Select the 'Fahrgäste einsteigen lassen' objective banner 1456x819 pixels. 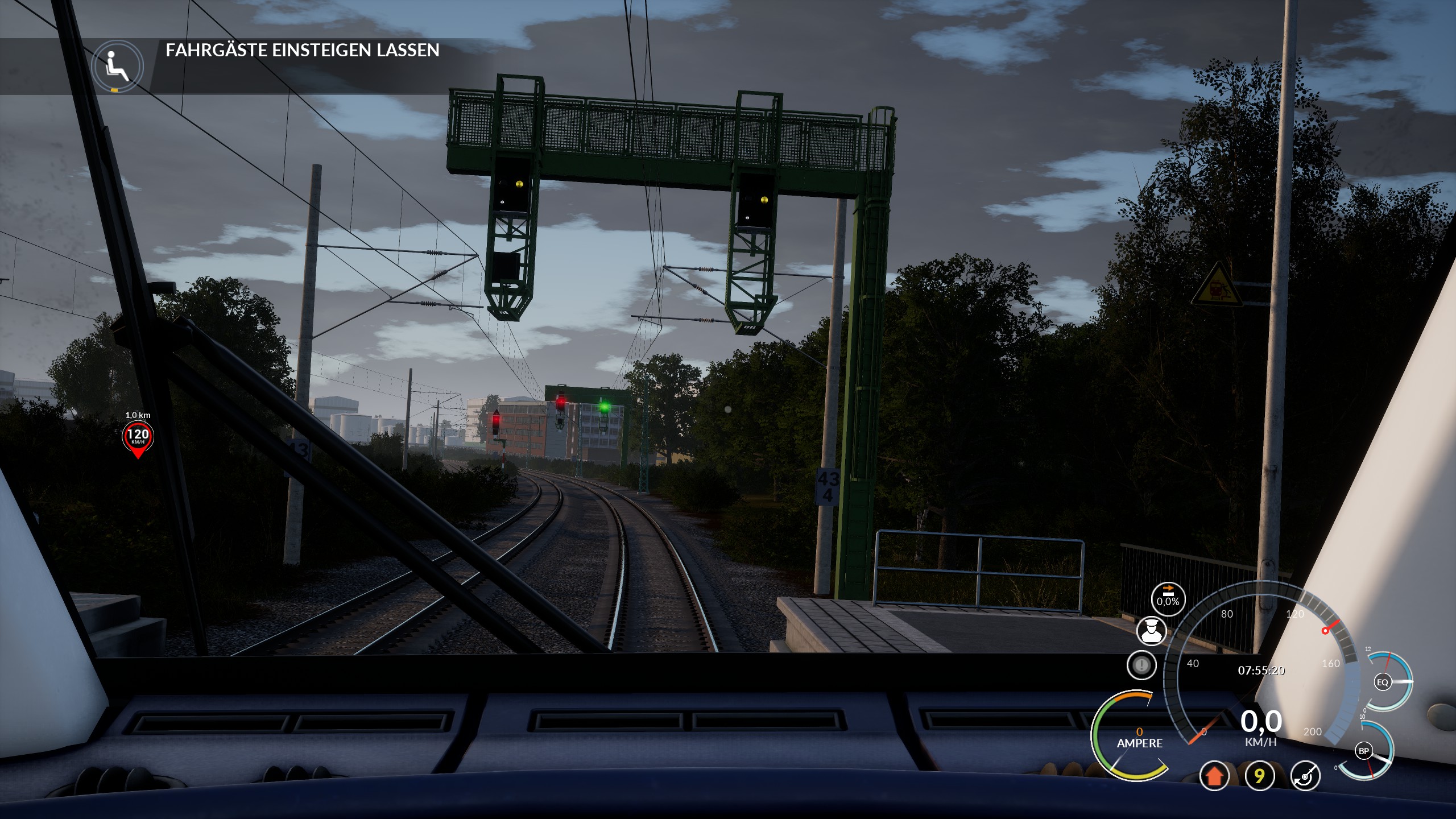(x=302, y=51)
